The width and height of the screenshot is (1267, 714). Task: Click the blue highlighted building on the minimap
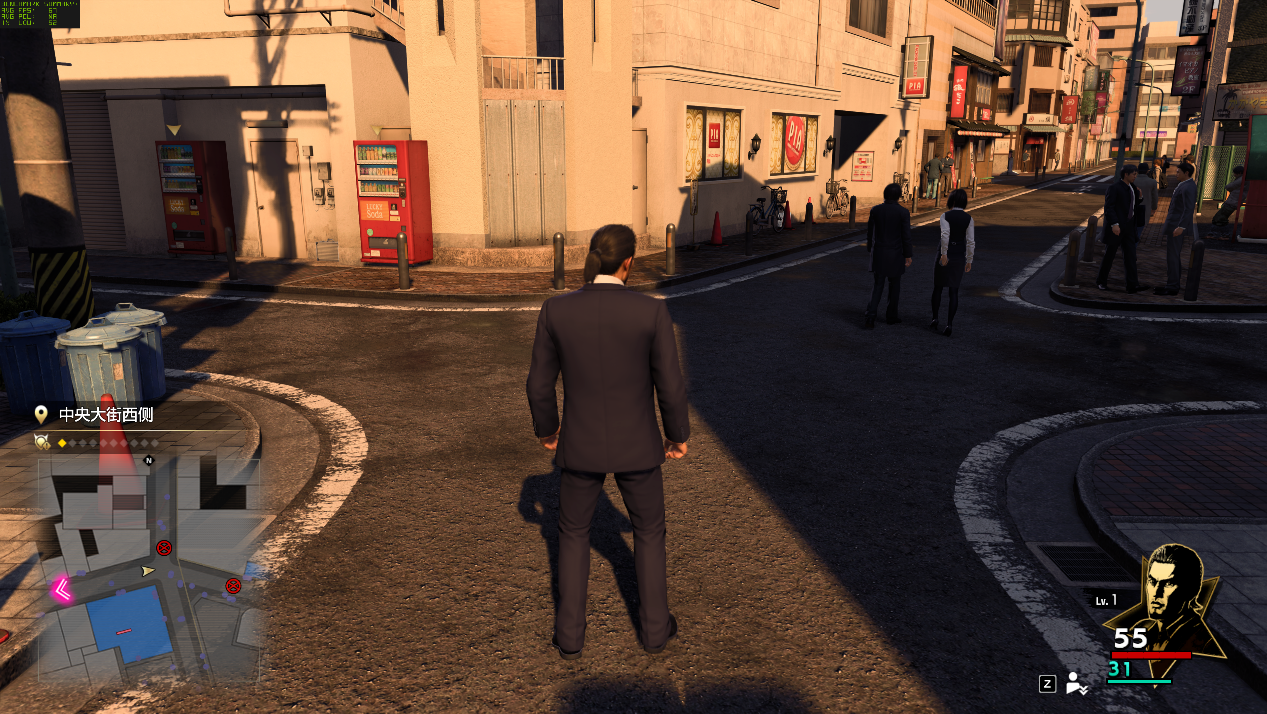tap(127, 624)
